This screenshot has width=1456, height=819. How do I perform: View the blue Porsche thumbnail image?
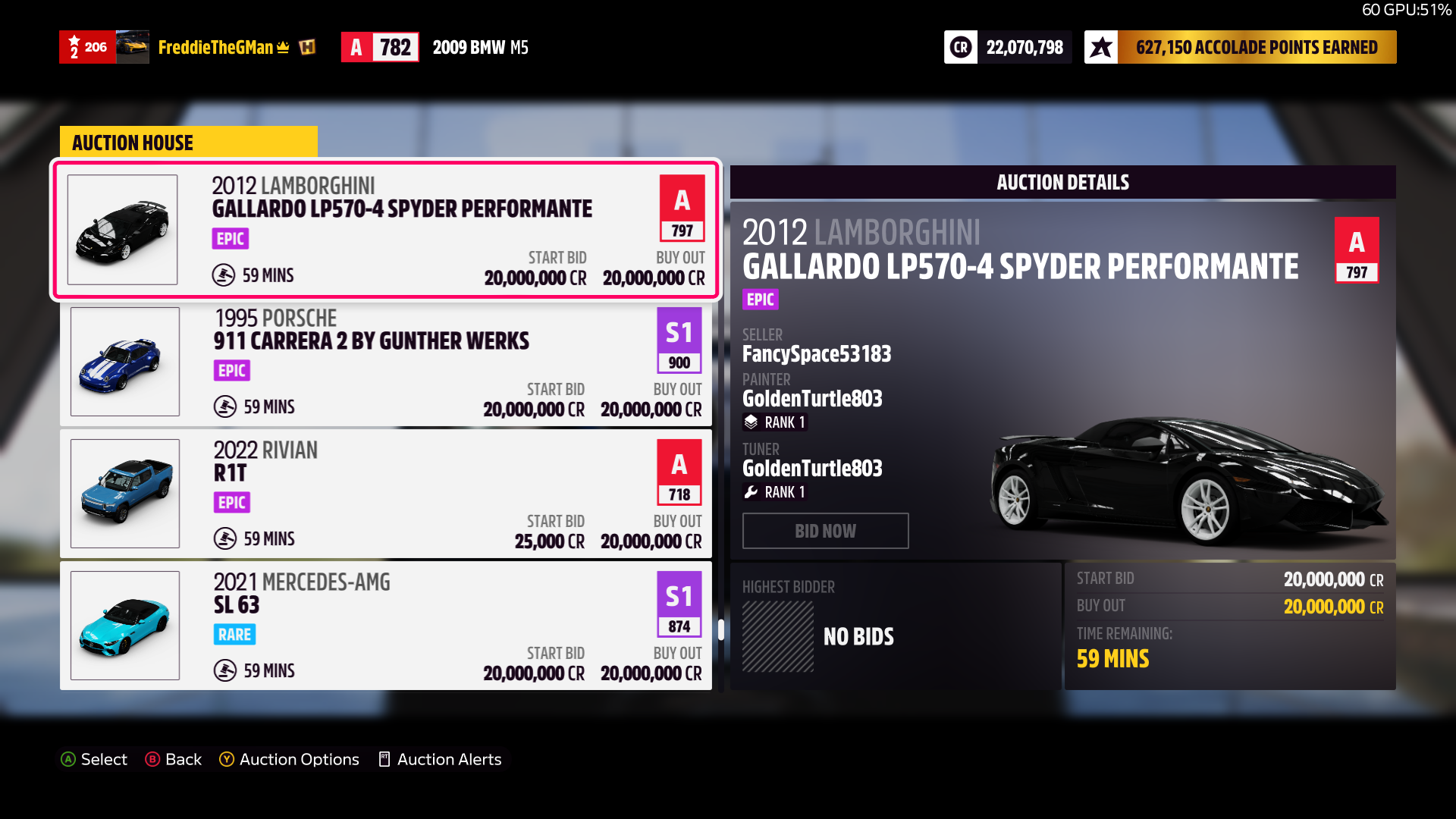[125, 362]
